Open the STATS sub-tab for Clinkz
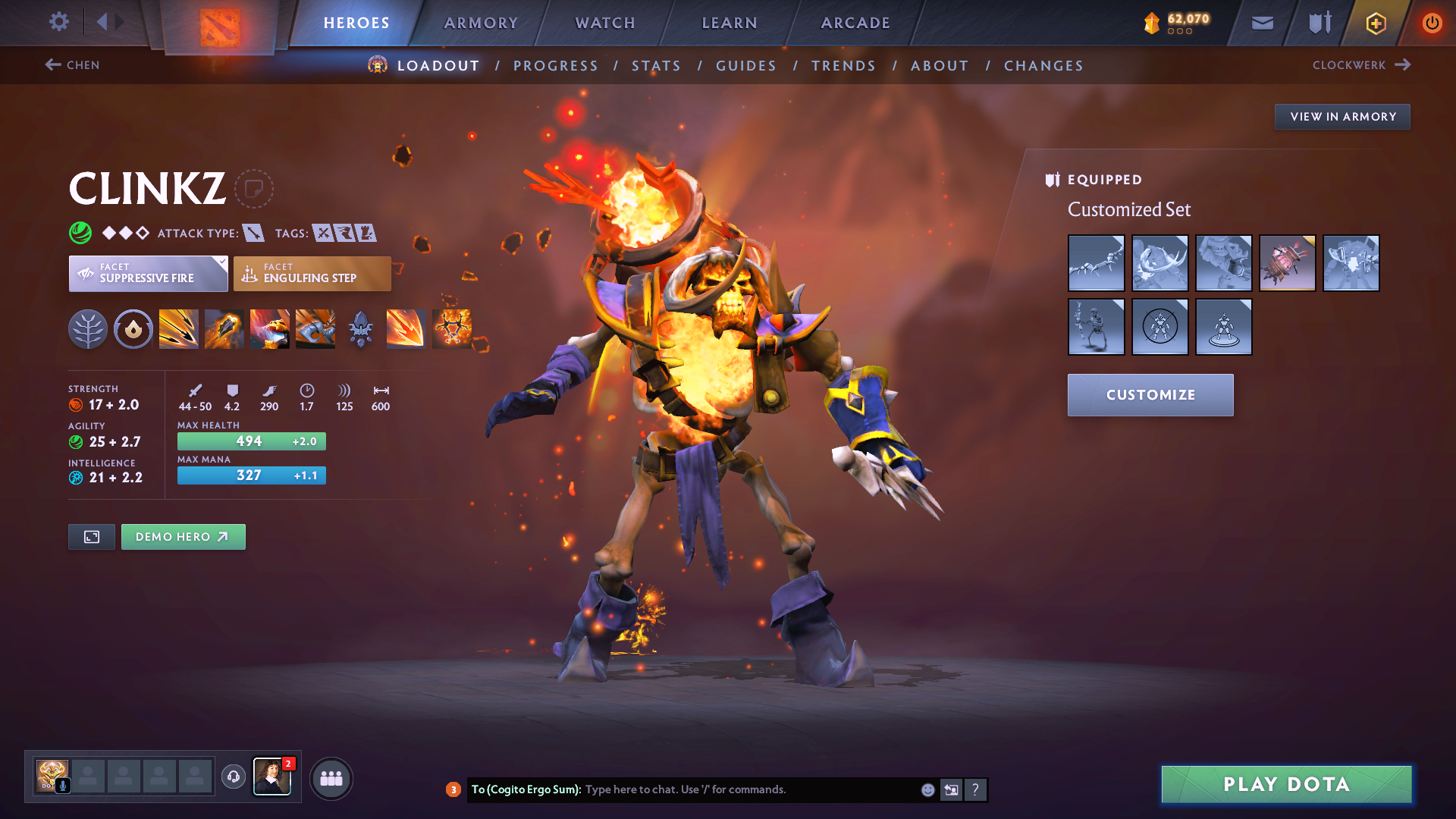 coord(657,65)
